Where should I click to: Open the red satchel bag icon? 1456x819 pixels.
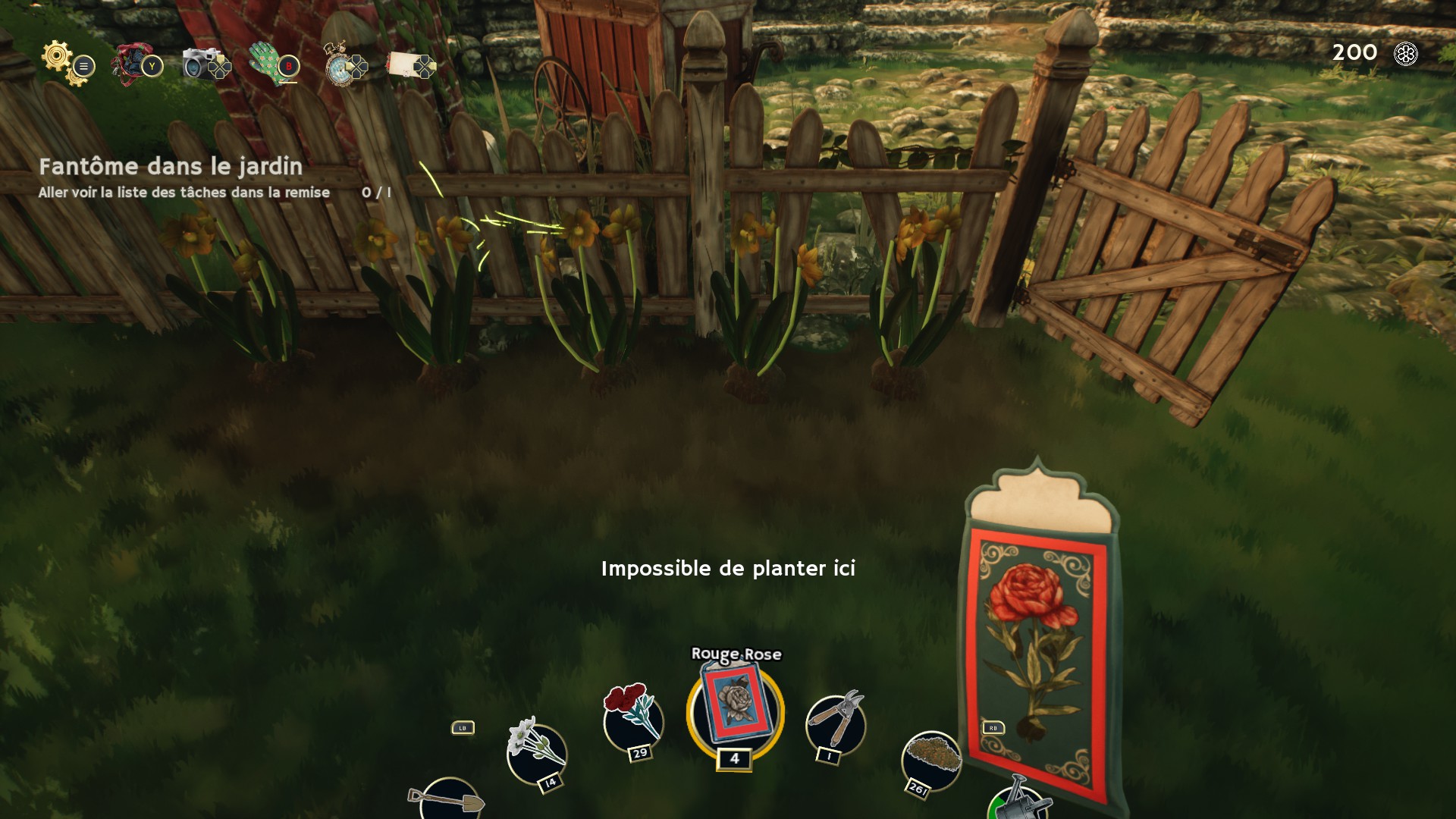130,64
